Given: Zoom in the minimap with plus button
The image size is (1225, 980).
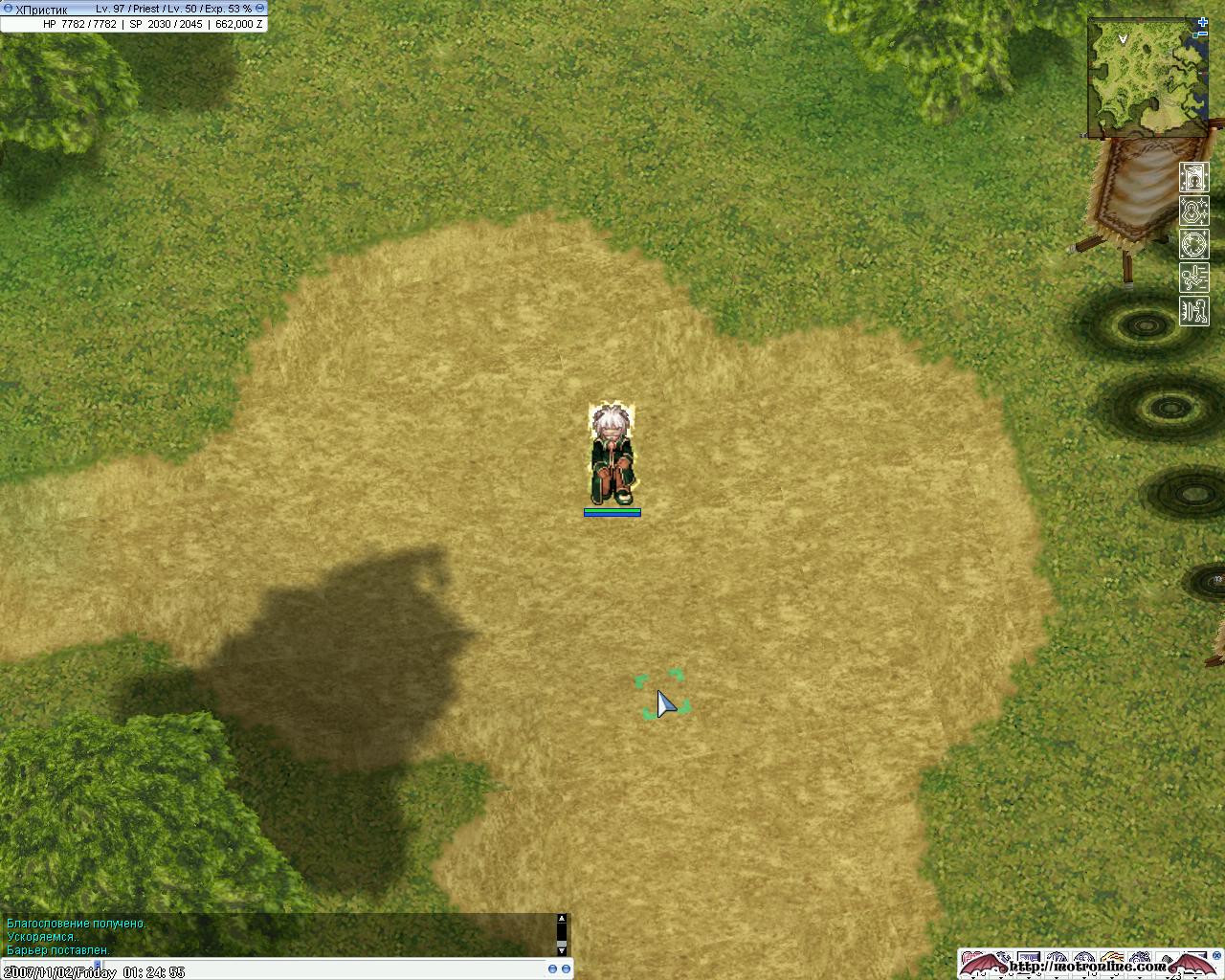Looking at the screenshot, I should pyautogui.click(x=1203, y=22).
